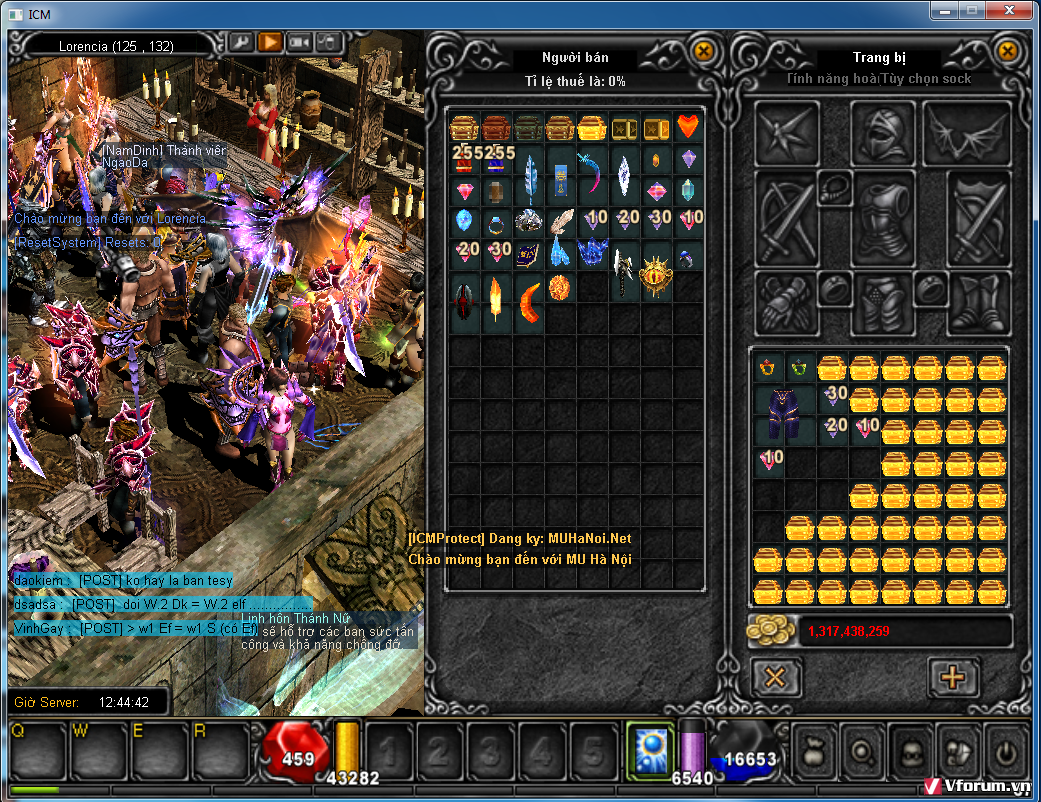Activate the blue orb skill icon
Image resolution: width=1041 pixels, height=802 pixels.
coord(650,751)
